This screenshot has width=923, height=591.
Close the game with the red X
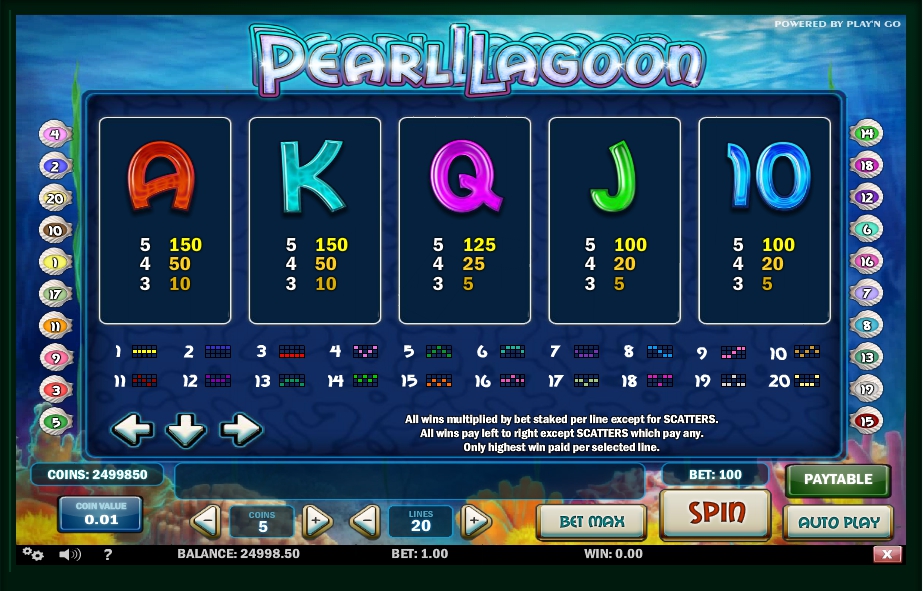pos(886,554)
